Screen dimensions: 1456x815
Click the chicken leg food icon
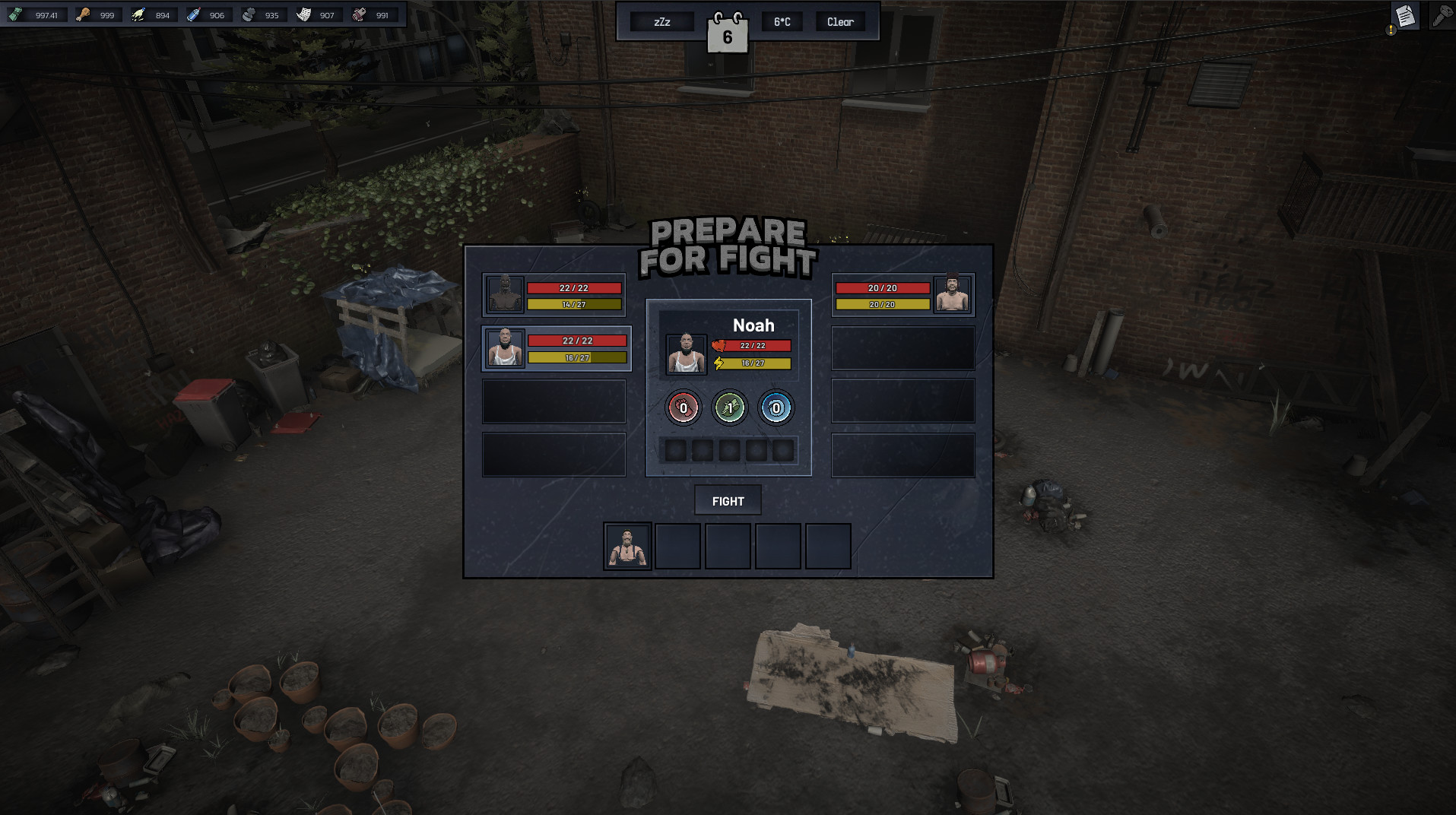pyautogui.click(x=82, y=14)
